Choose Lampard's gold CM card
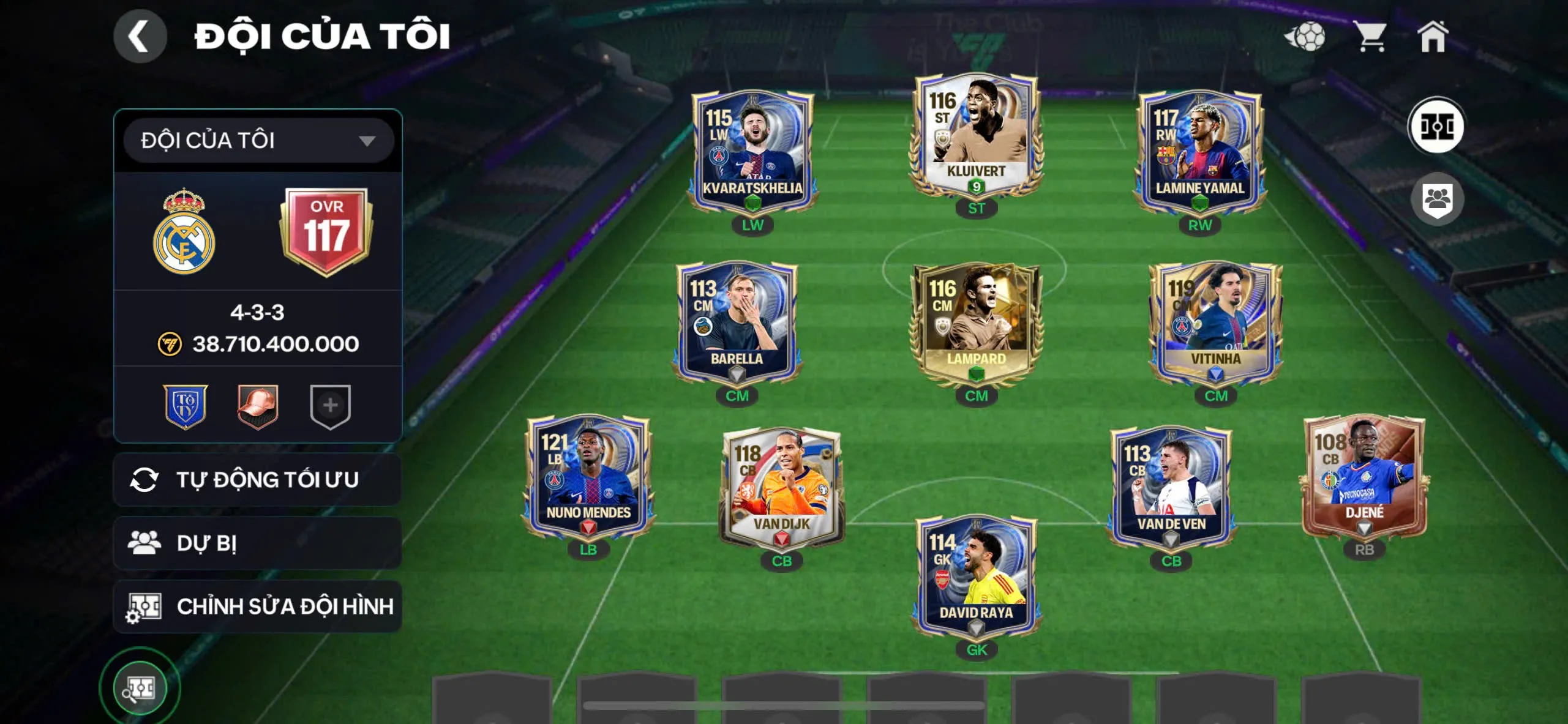The height and width of the screenshot is (724, 1568). click(x=976, y=323)
